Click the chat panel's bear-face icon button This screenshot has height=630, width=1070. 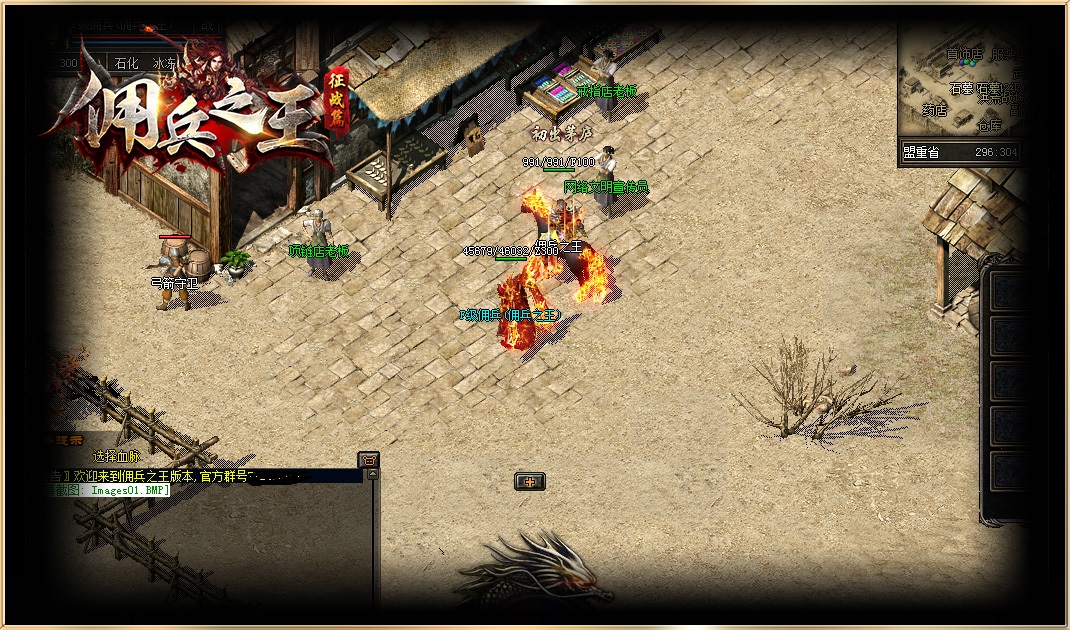[x=369, y=459]
